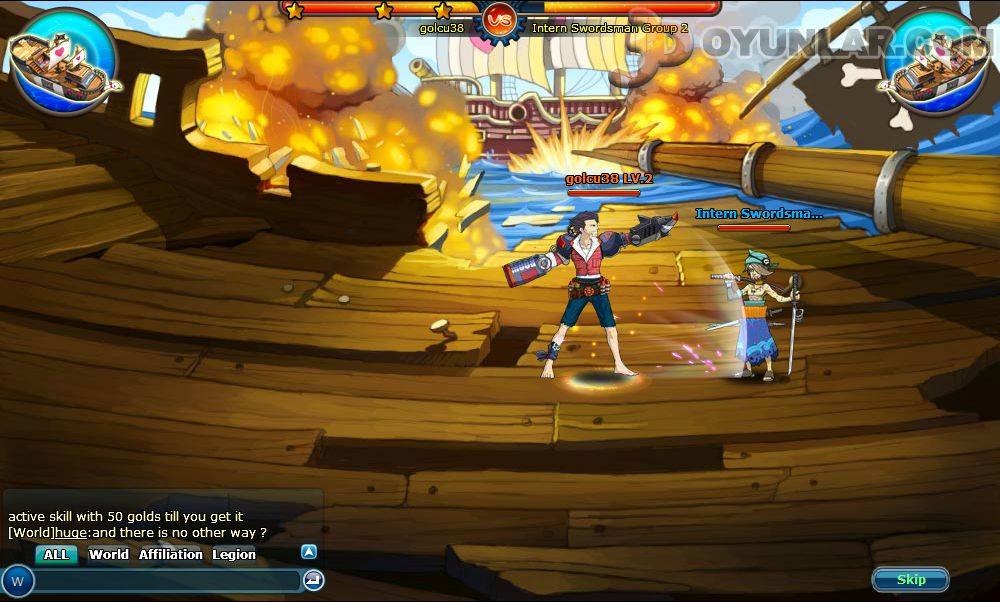The image size is (1000, 602).
Task: Switch chat to the ALL tab
Action: 56,555
